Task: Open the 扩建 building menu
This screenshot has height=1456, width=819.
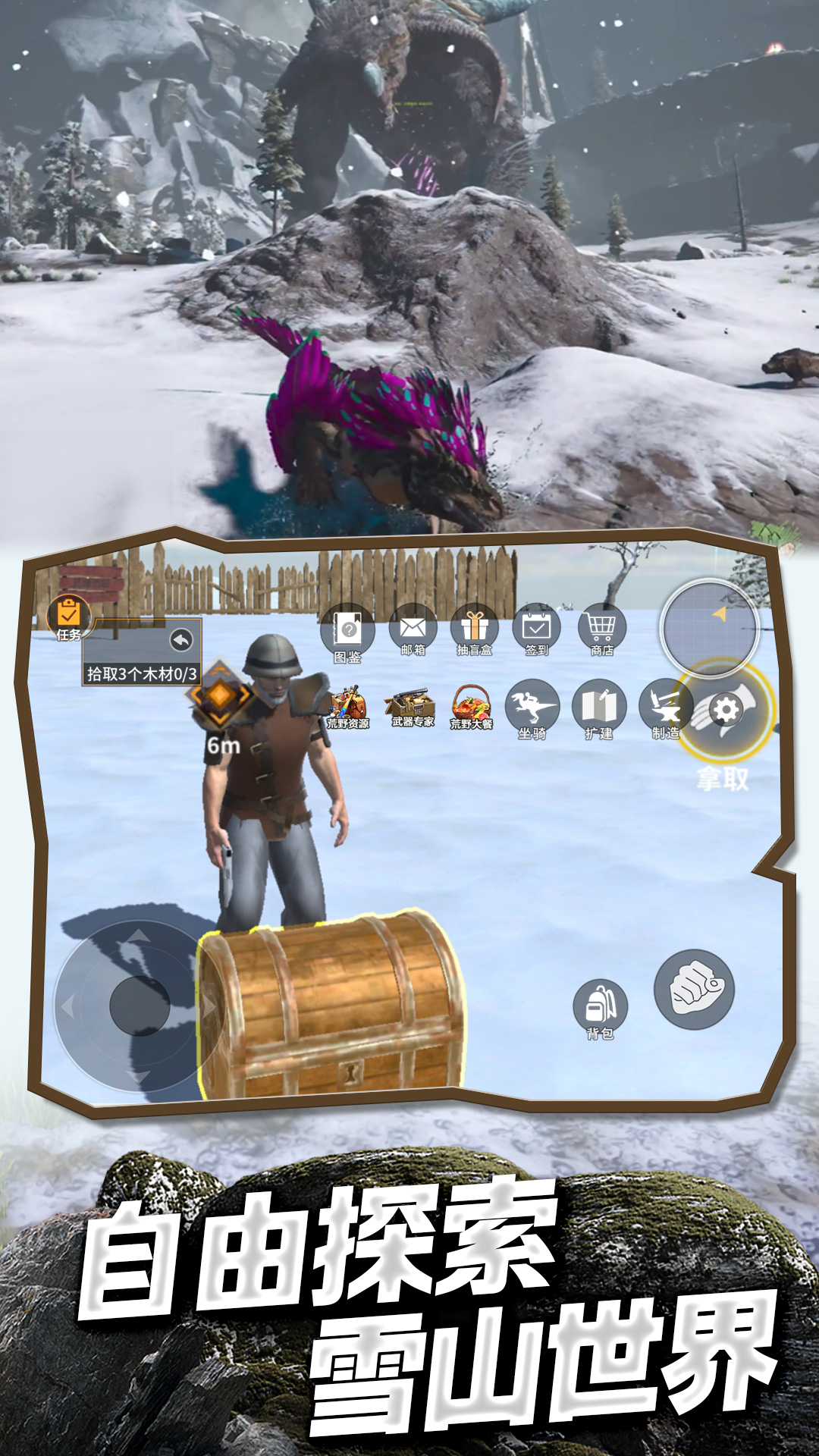Action: point(599,709)
